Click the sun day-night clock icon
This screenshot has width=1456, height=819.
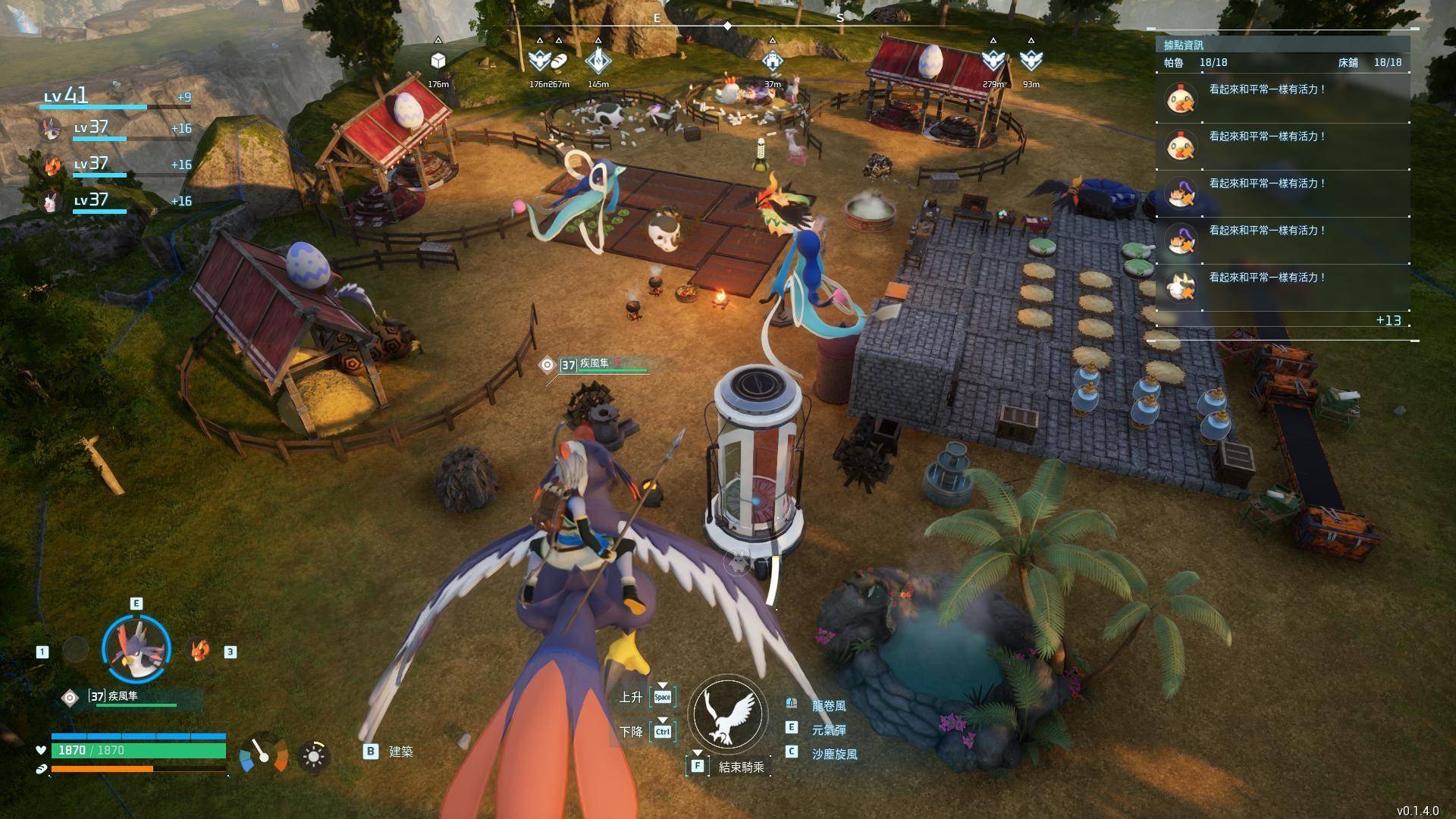pyautogui.click(x=313, y=756)
